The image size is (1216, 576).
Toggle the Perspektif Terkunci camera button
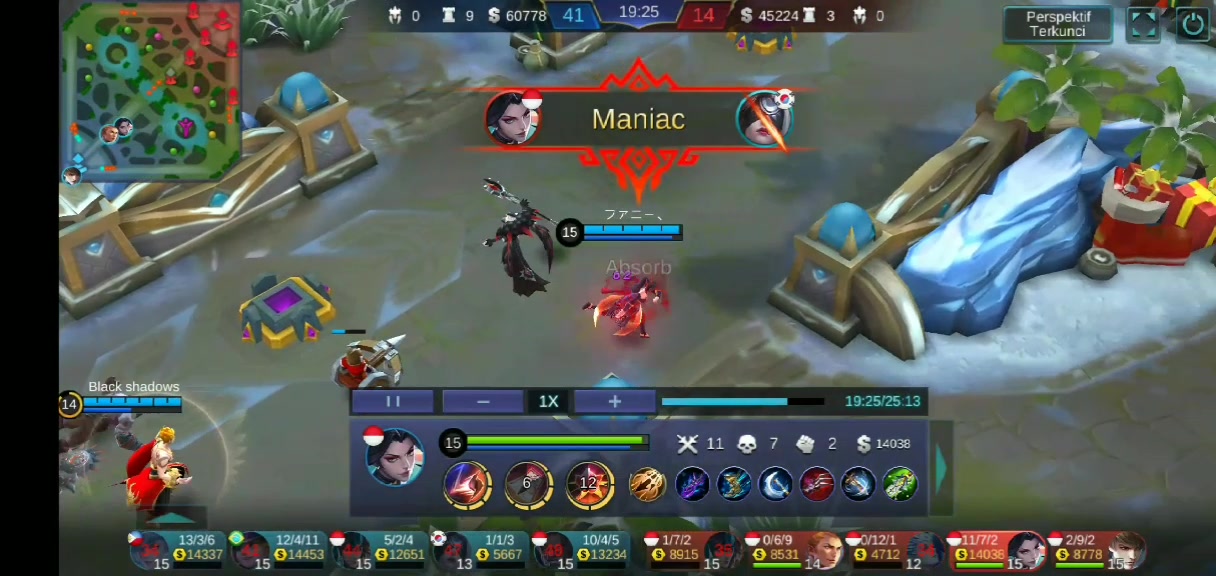[1058, 24]
